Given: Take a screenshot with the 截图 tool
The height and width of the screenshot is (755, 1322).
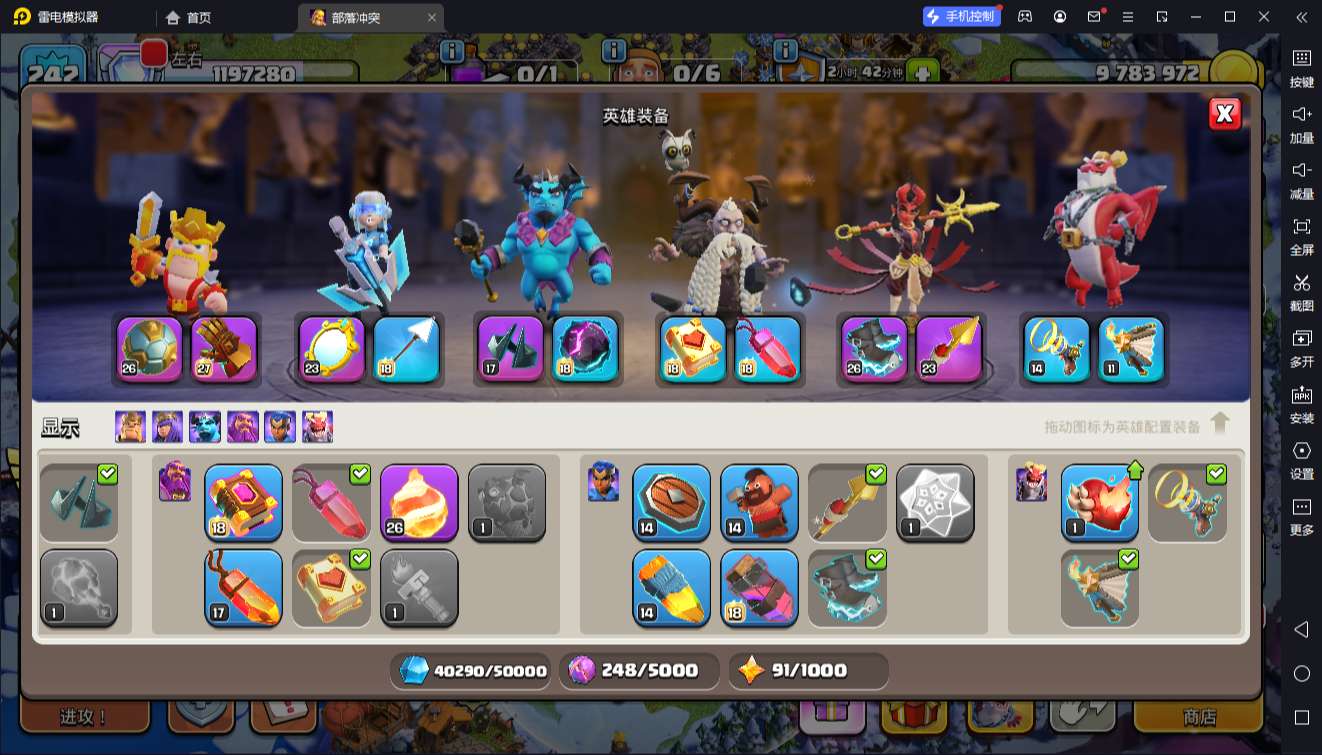Looking at the screenshot, I should pyautogui.click(x=1301, y=291).
